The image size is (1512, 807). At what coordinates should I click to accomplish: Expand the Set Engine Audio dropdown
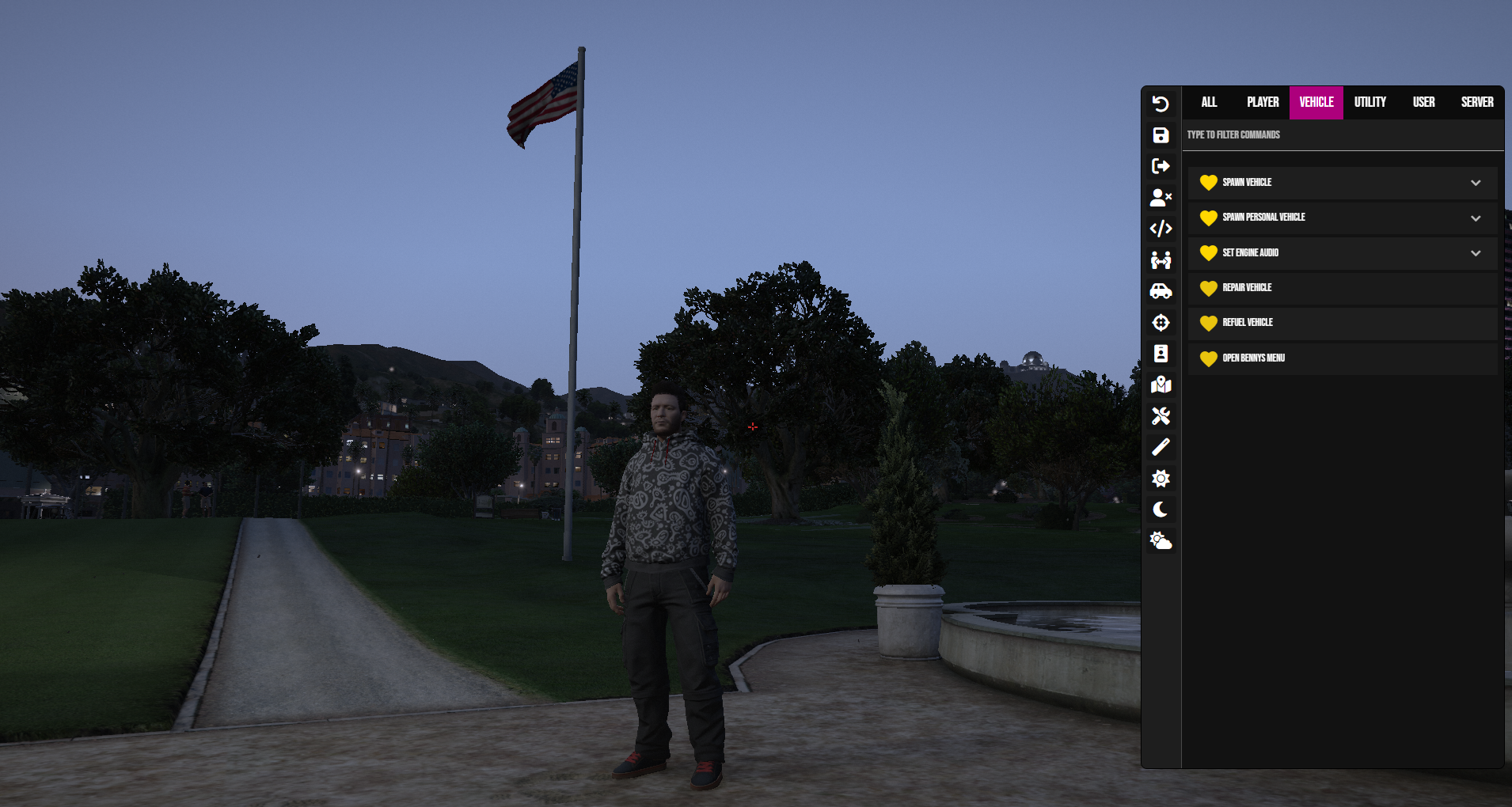(1476, 253)
